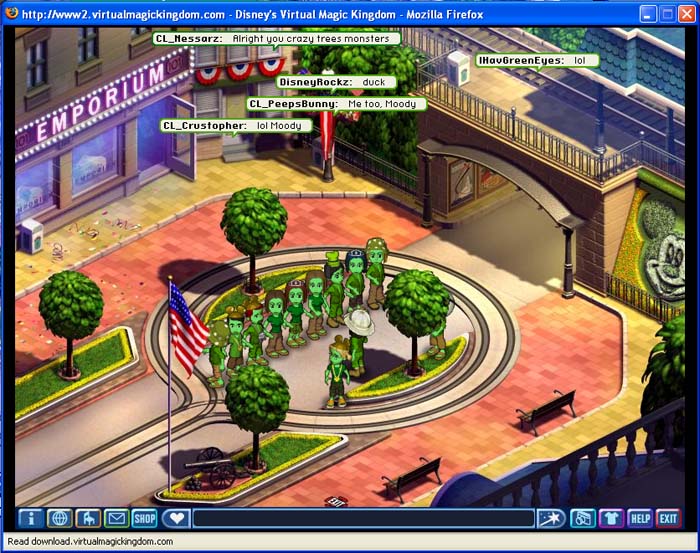This screenshot has width=700, height=553.
Task: Click the HELP button
Action: [x=640, y=518]
